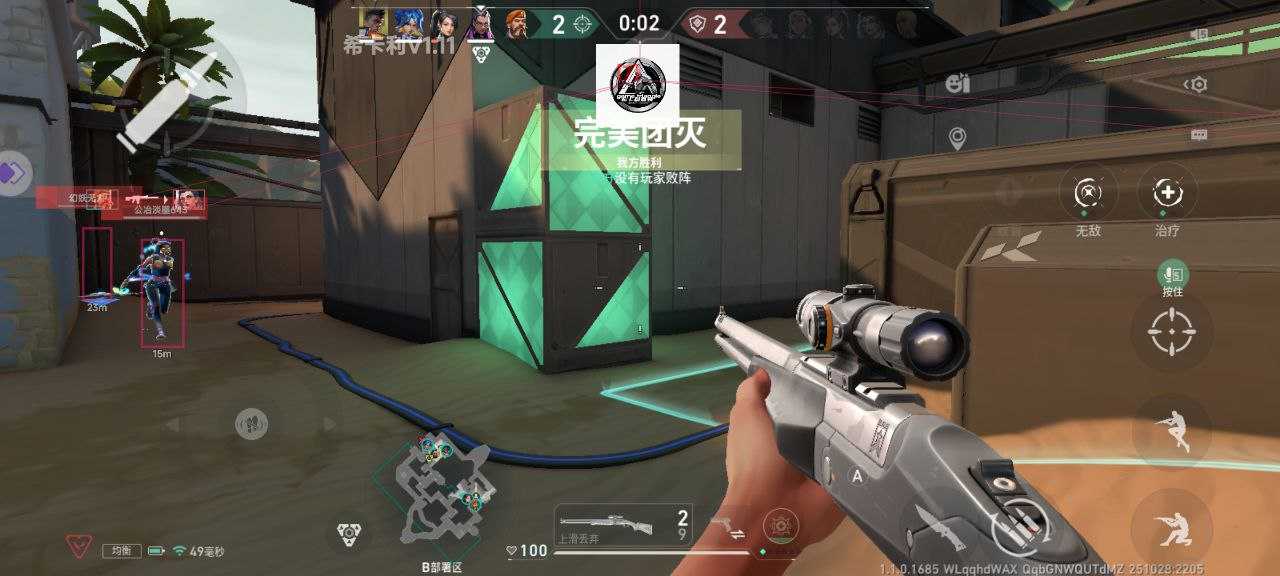This screenshot has width=1280, height=576.
Task: Place a map ping marker
Action: click(x=957, y=139)
